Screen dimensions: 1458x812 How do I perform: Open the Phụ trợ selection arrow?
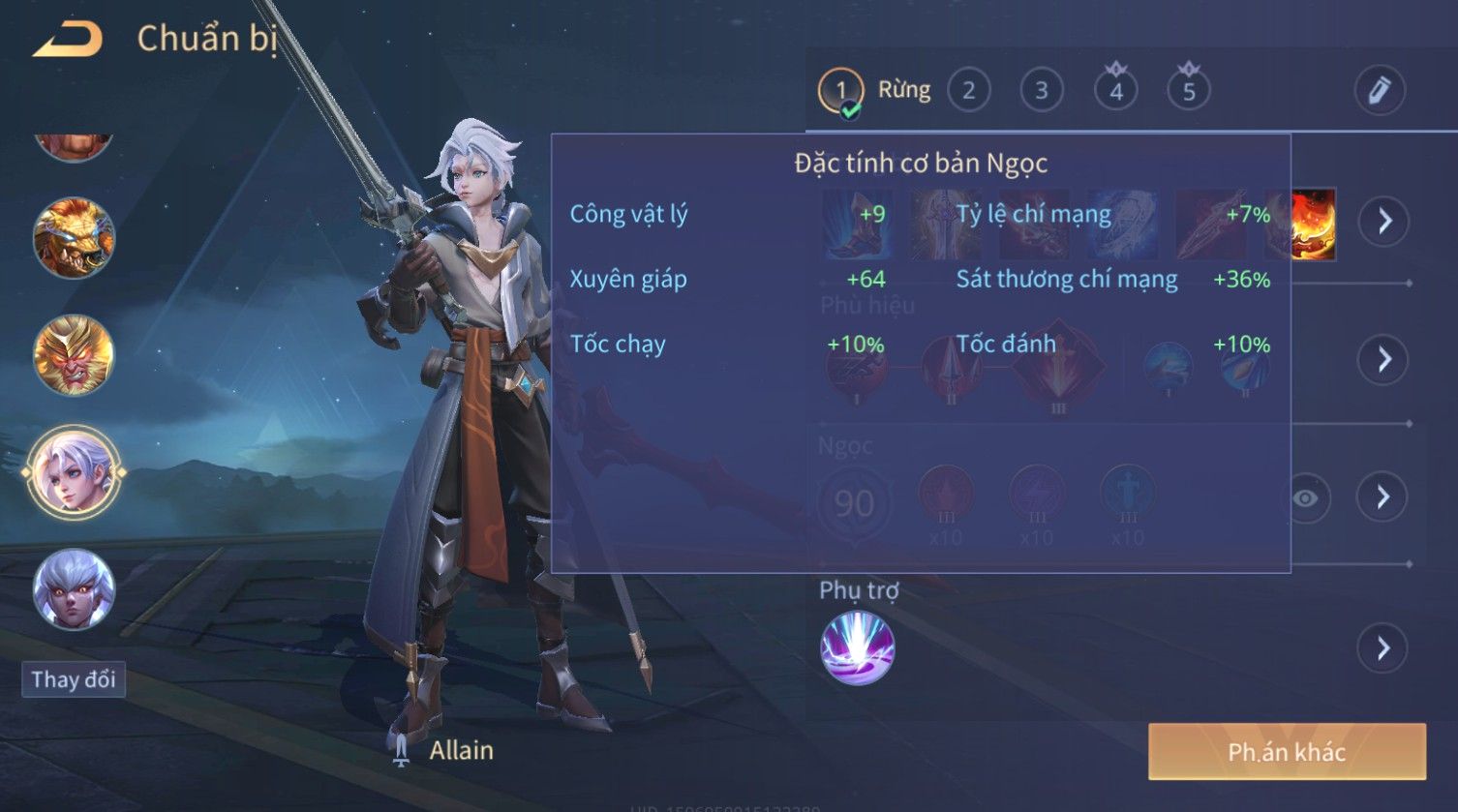(x=1382, y=648)
